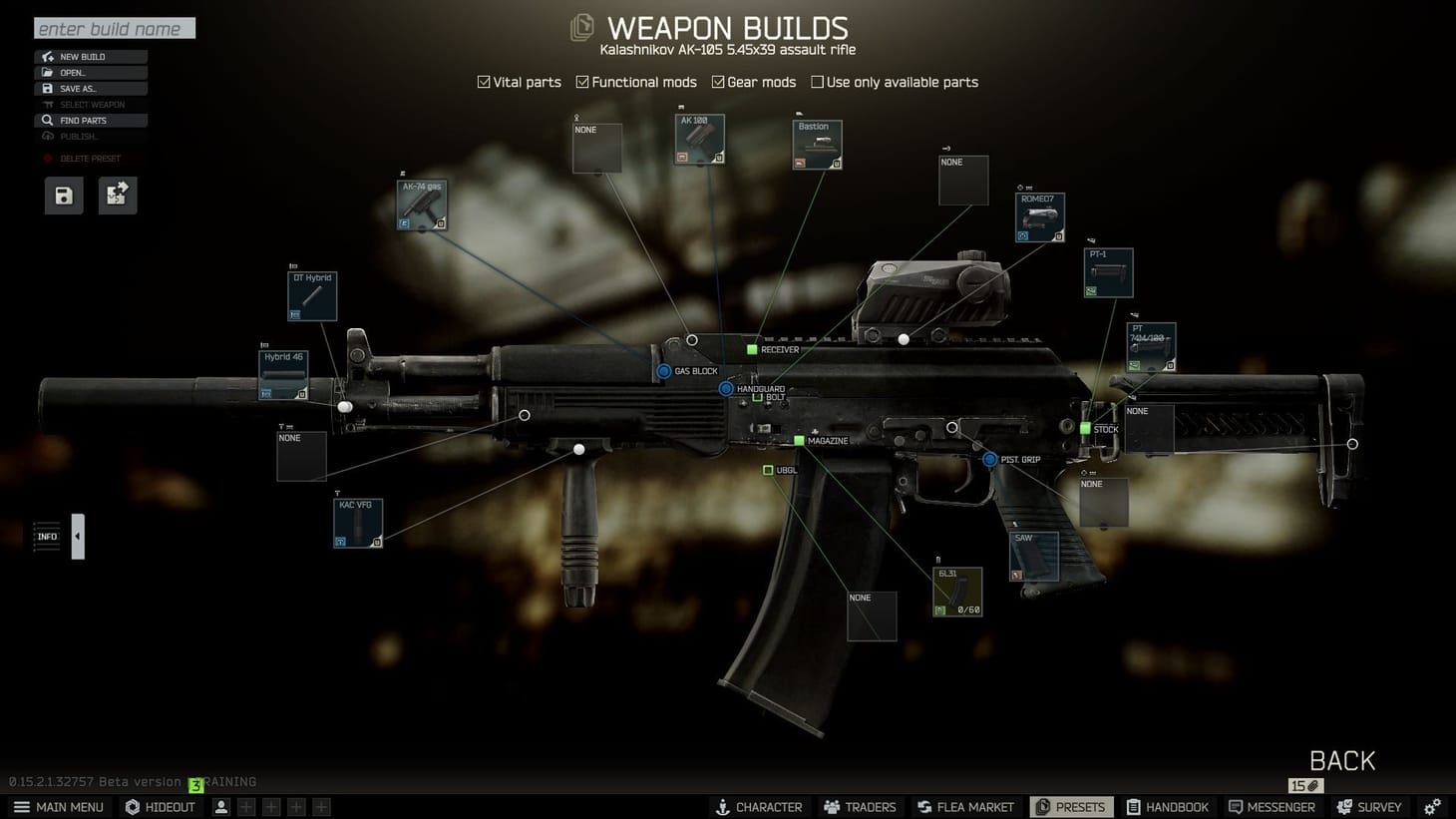This screenshot has width=1456, height=819.
Task: Click the Characters anchor icon in bottom bar
Action: tap(723, 807)
